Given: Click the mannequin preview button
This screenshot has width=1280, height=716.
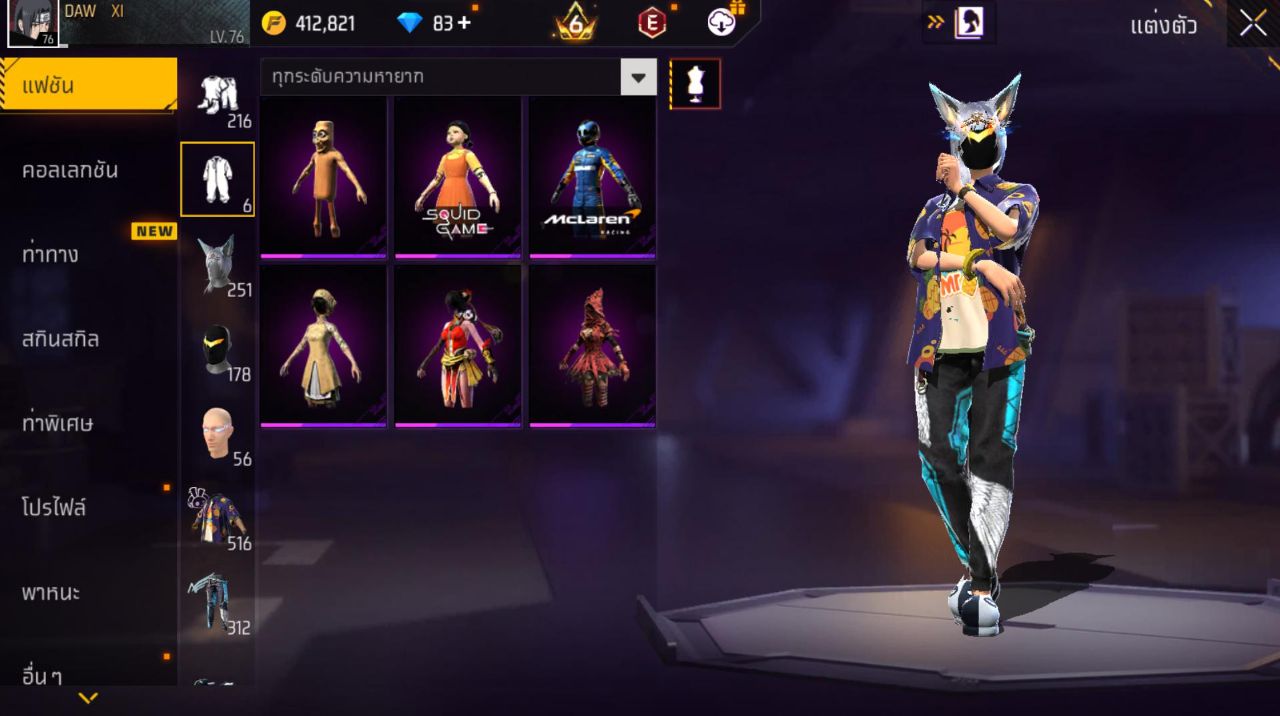Looking at the screenshot, I should pyautogui.click(x=695, y=84).
